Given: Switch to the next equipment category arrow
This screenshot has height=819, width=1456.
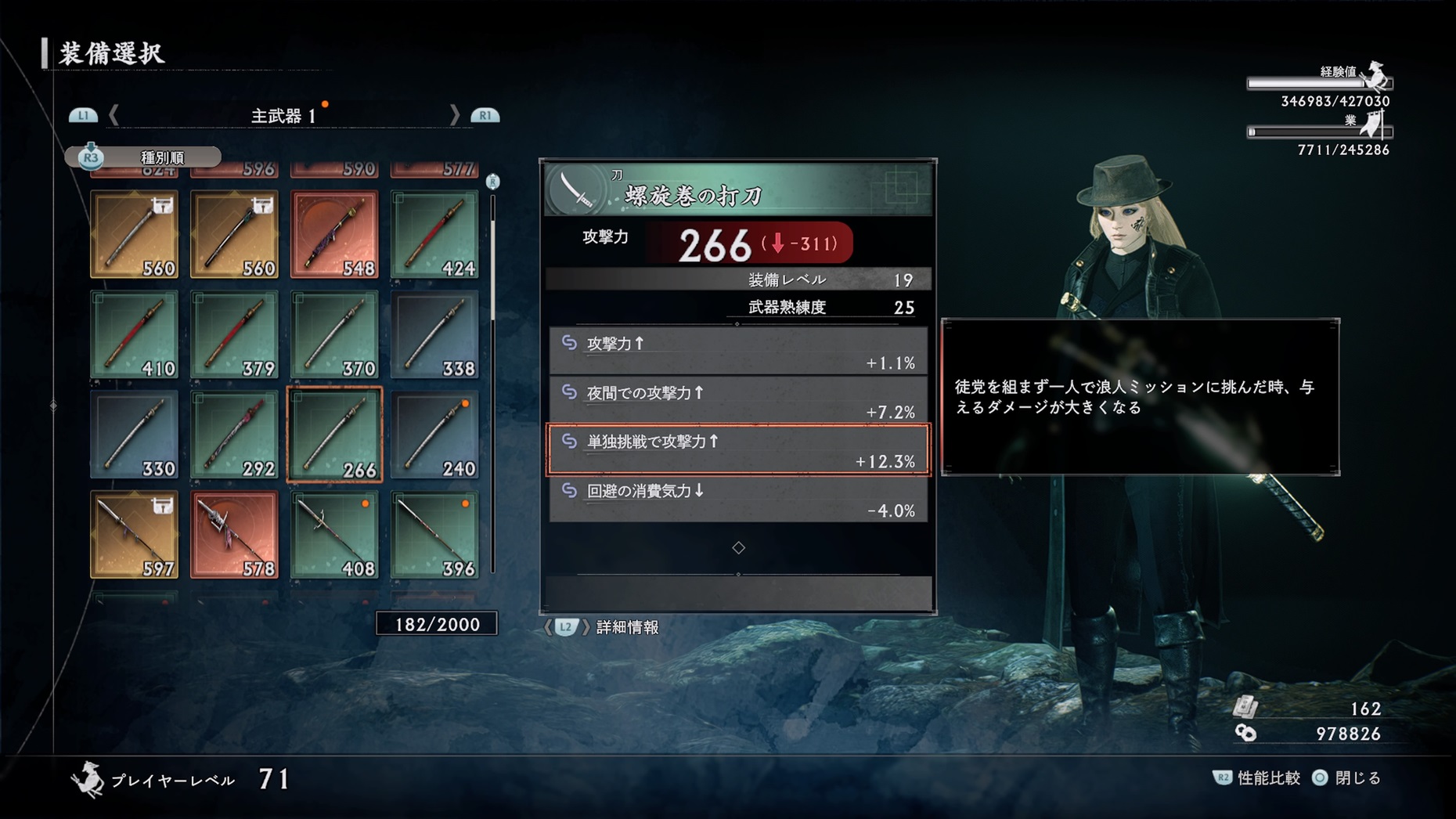Looking at the screenshot, I should pyautogui.click(x=455, y=115).
